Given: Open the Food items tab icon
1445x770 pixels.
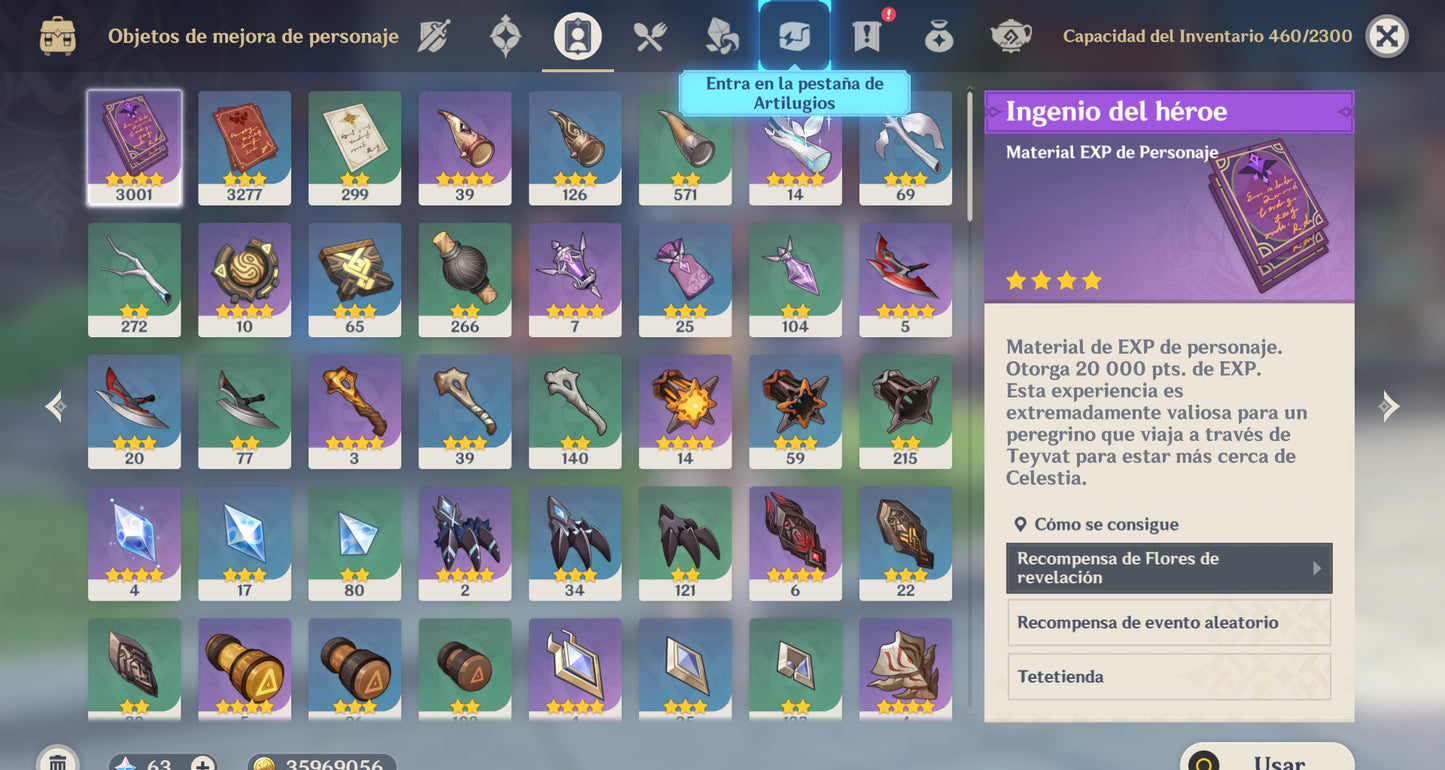Looking at the screenshot, I should click(x=648, y=35).
